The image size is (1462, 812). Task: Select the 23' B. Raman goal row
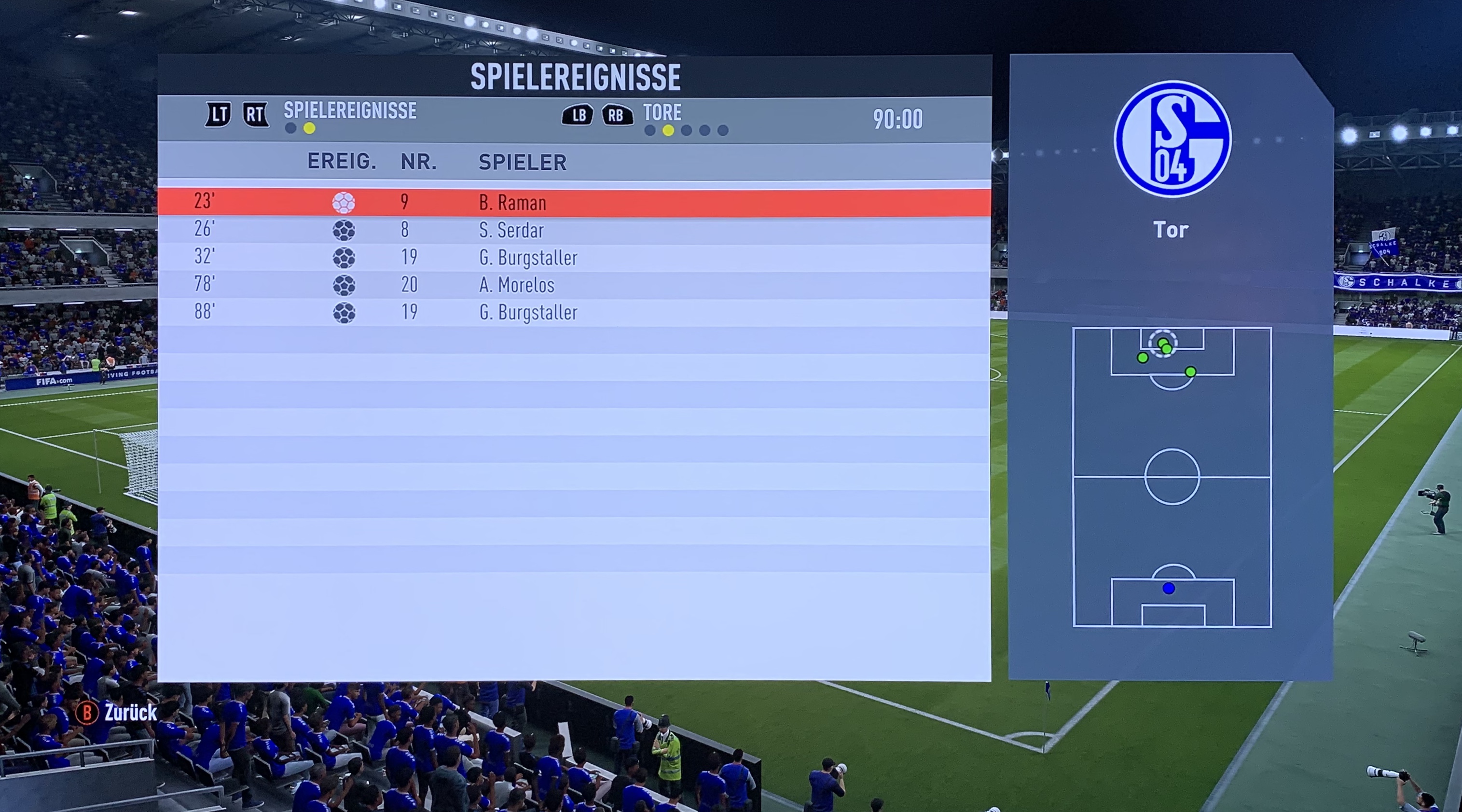573,203
